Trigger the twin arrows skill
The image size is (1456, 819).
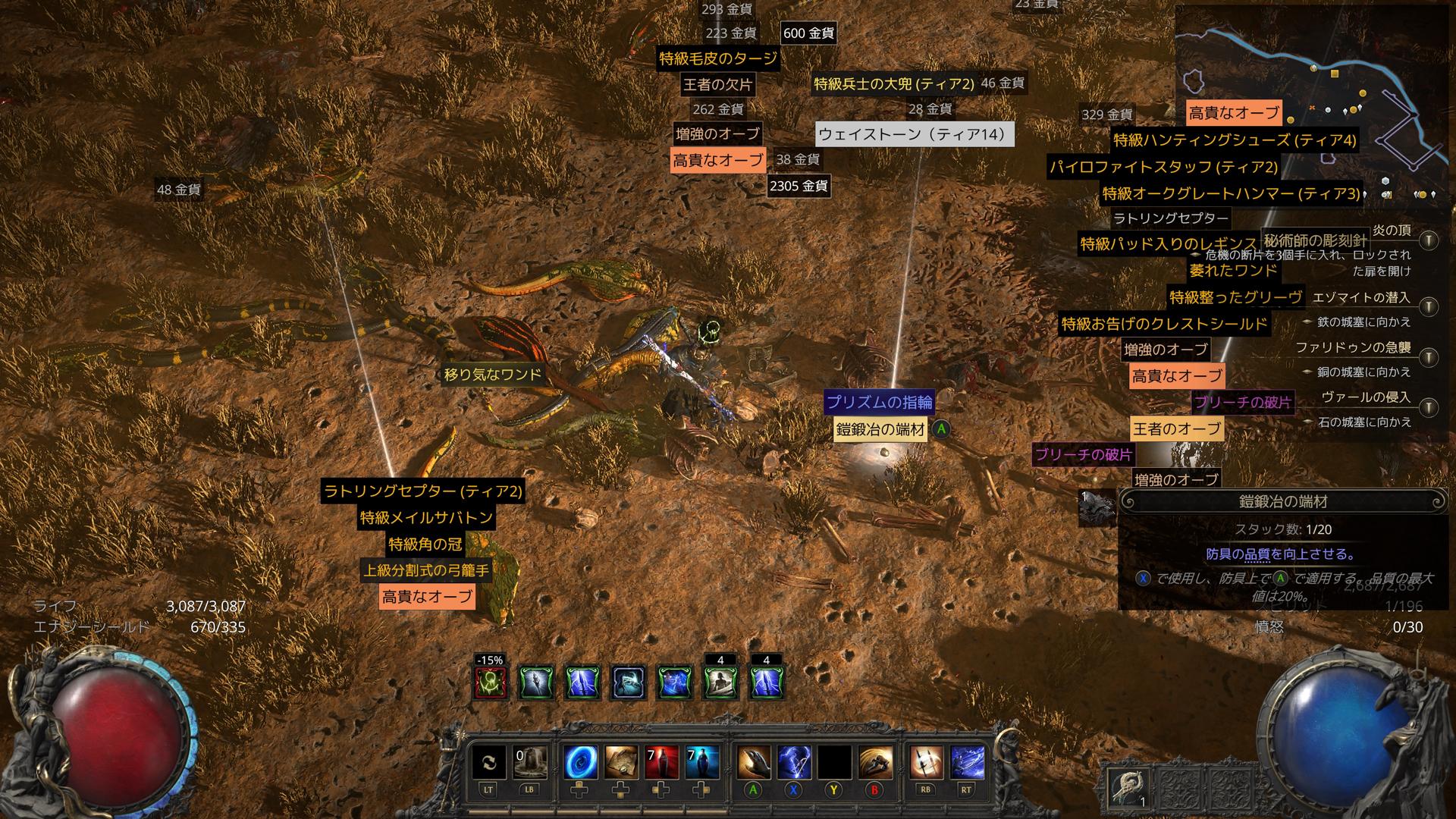[x=926, y=762]
